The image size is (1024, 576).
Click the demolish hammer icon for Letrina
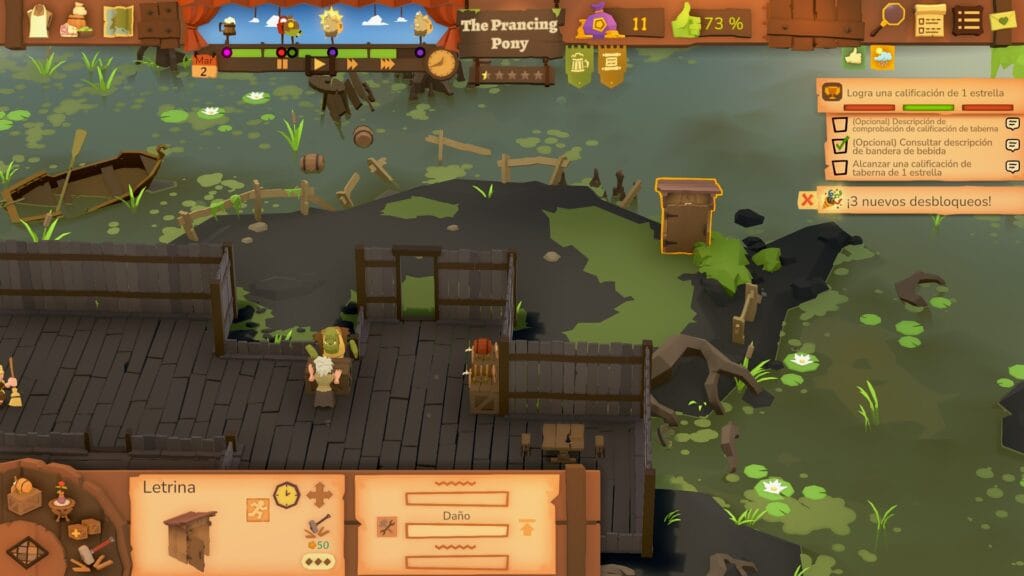(318, 526)
